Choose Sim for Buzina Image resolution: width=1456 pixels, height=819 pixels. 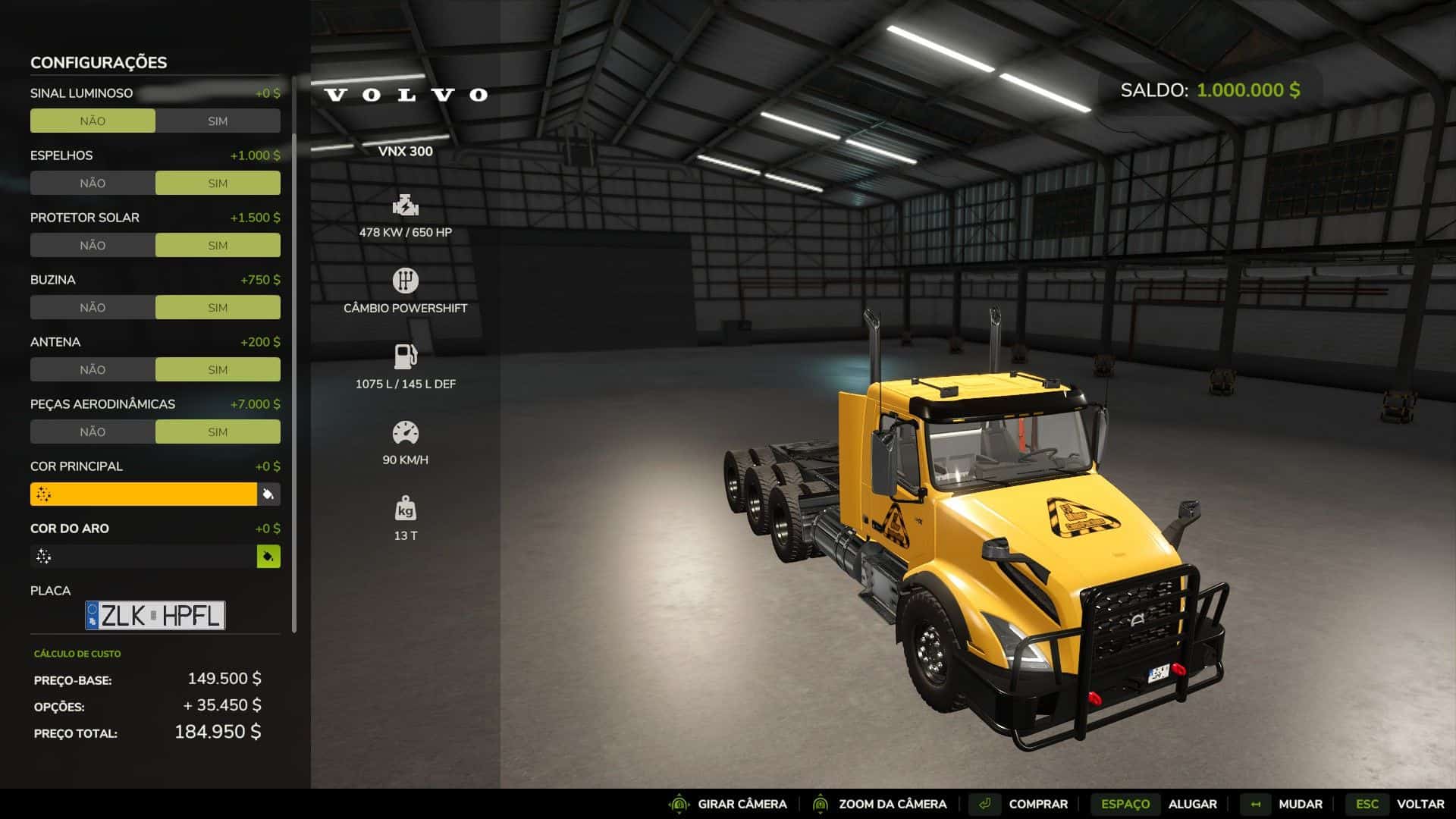point(218,308)
